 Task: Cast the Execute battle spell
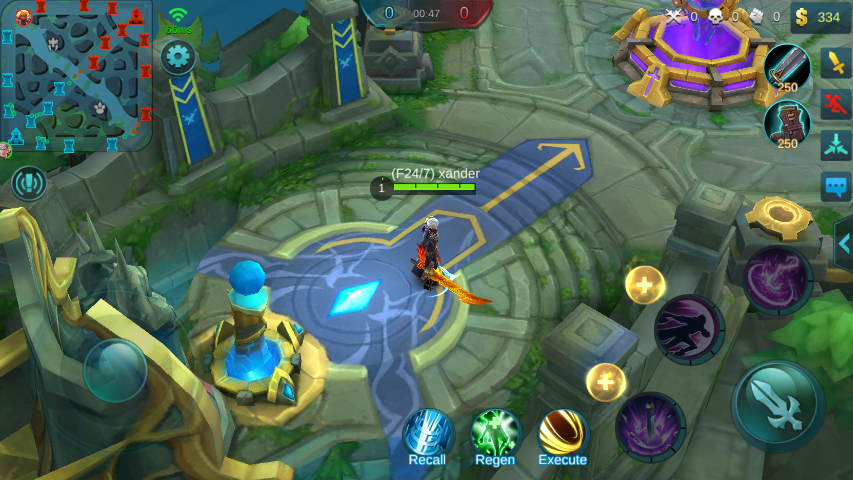(563, 435)
